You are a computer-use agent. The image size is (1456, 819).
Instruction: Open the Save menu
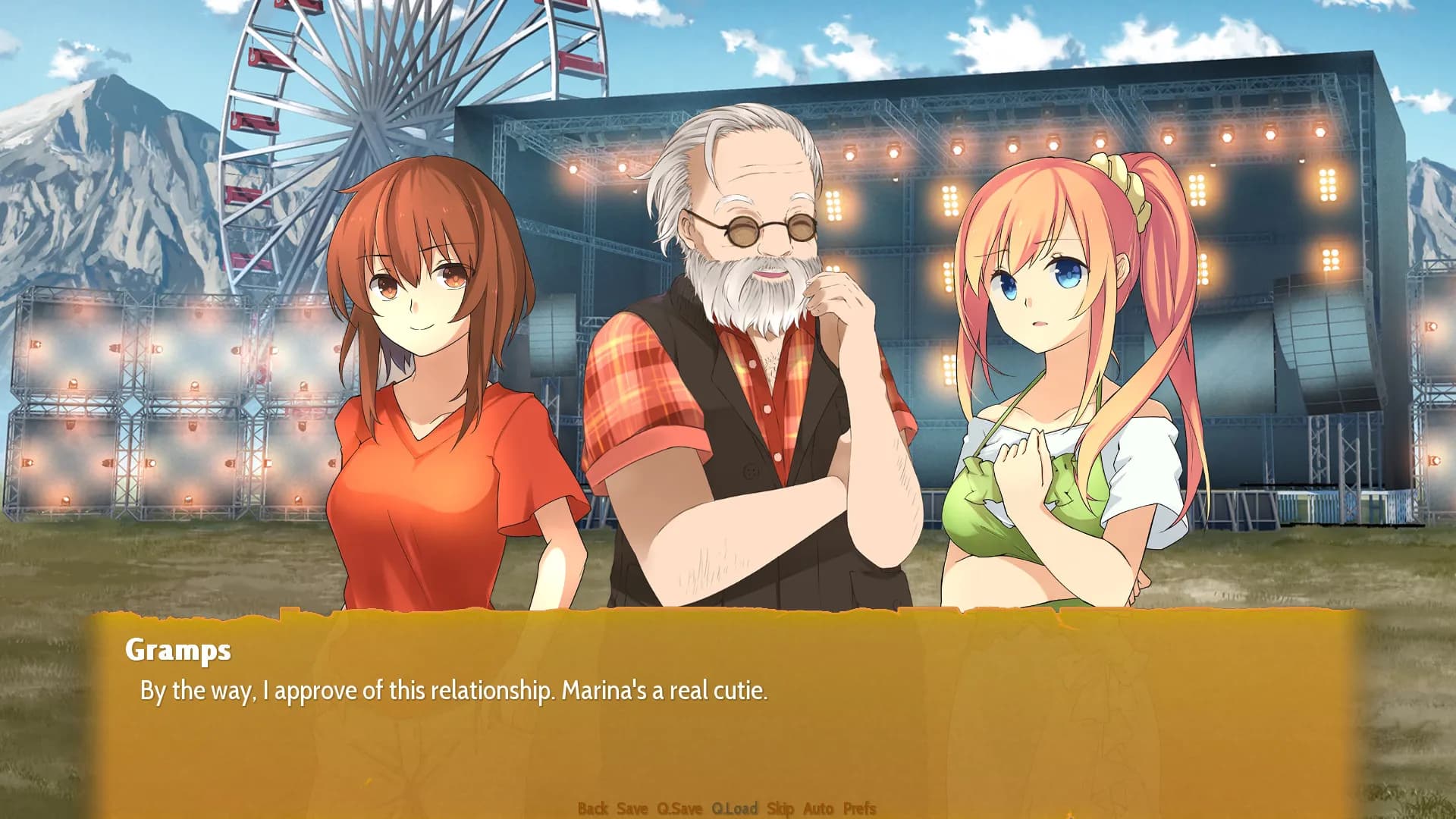tap(632, 808)
